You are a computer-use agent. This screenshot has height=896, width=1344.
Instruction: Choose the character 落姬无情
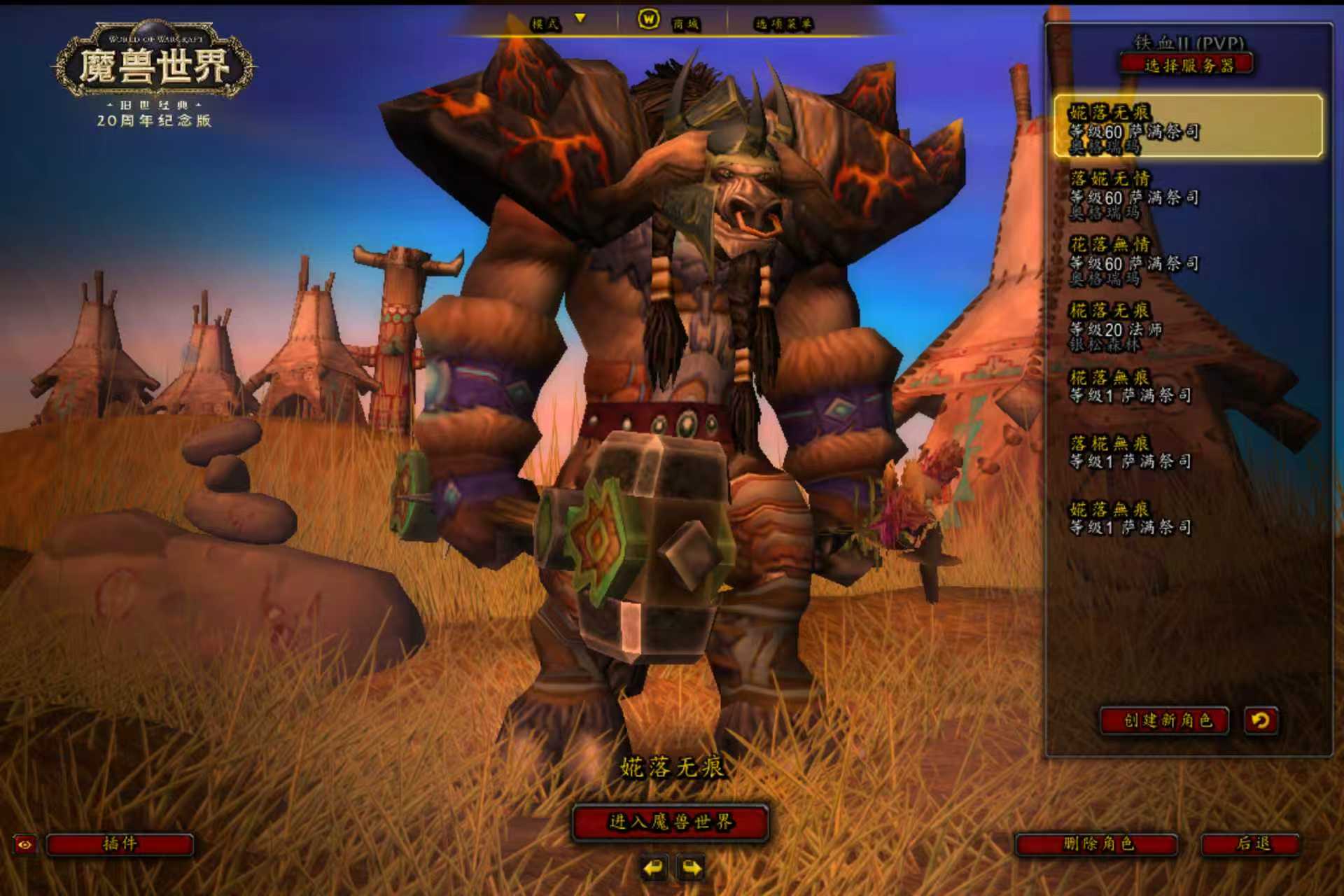click(x=1187, y=194)
